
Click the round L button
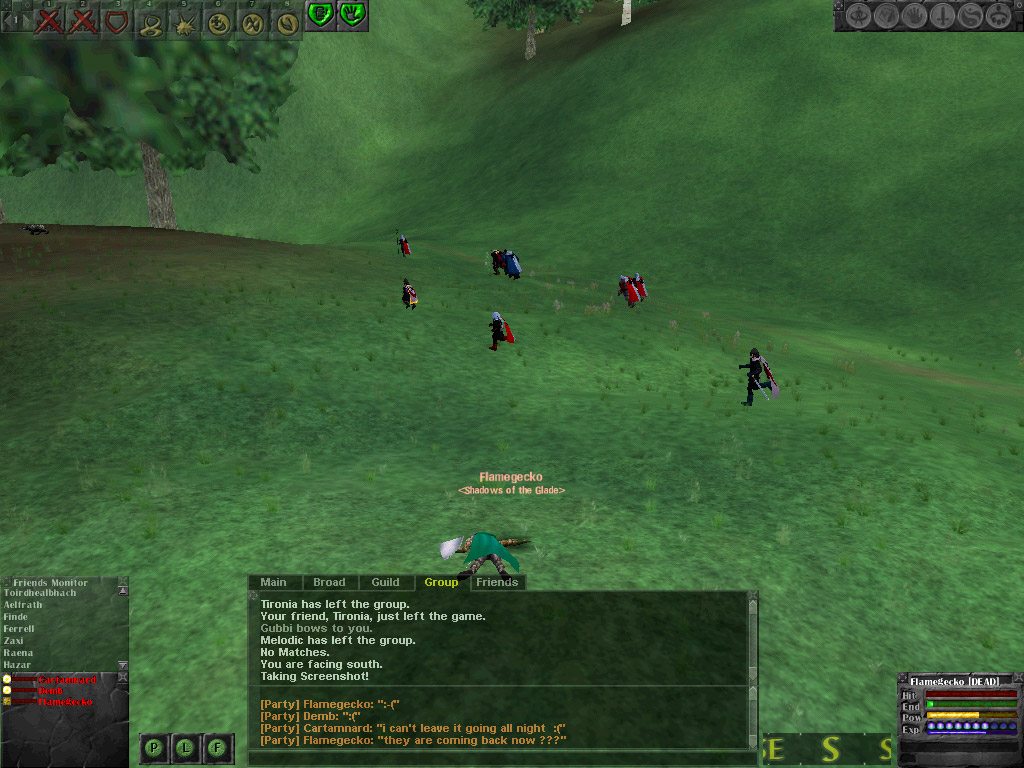pos(186,746)
